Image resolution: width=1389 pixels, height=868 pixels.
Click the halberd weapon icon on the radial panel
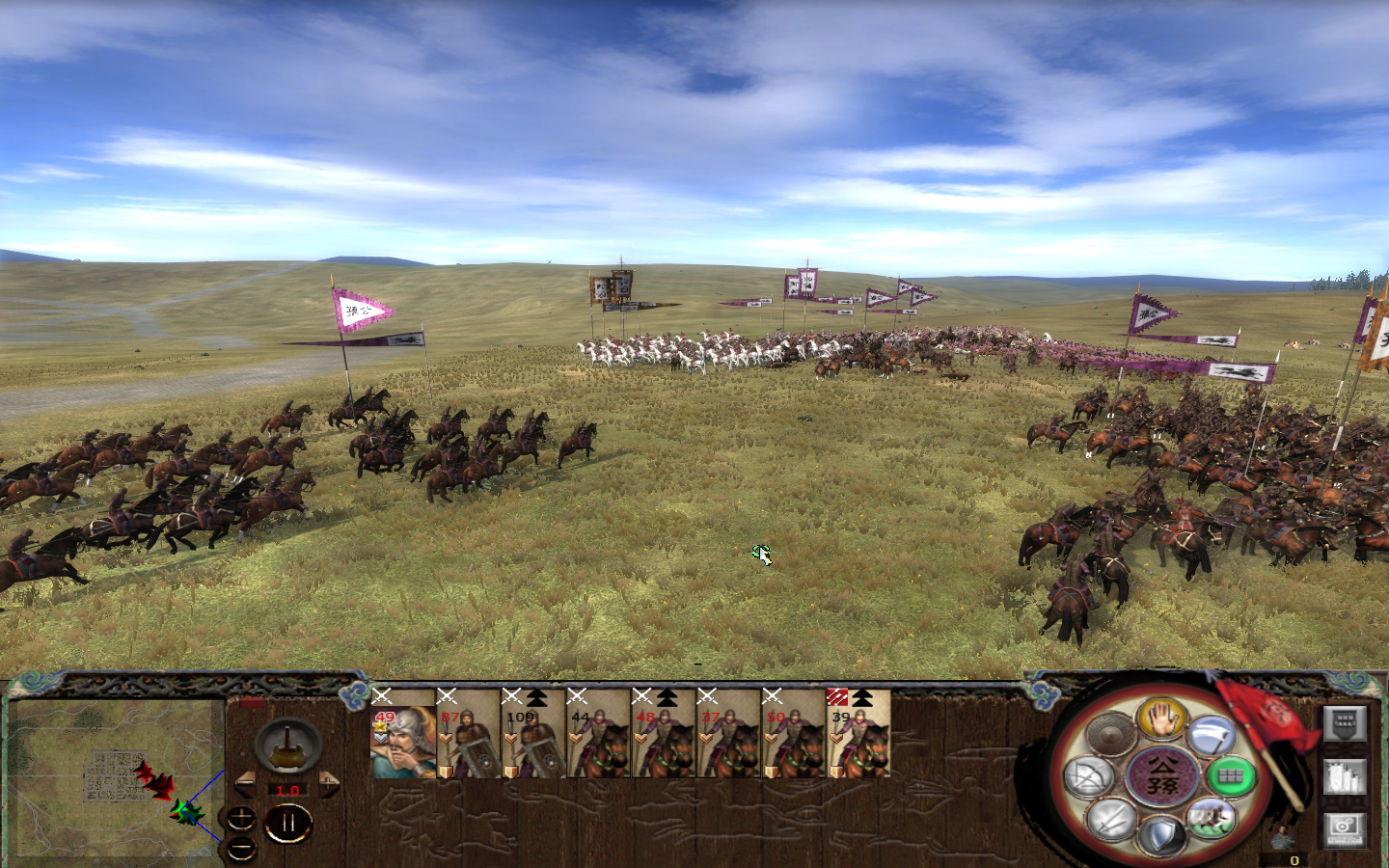(1211, 734)
